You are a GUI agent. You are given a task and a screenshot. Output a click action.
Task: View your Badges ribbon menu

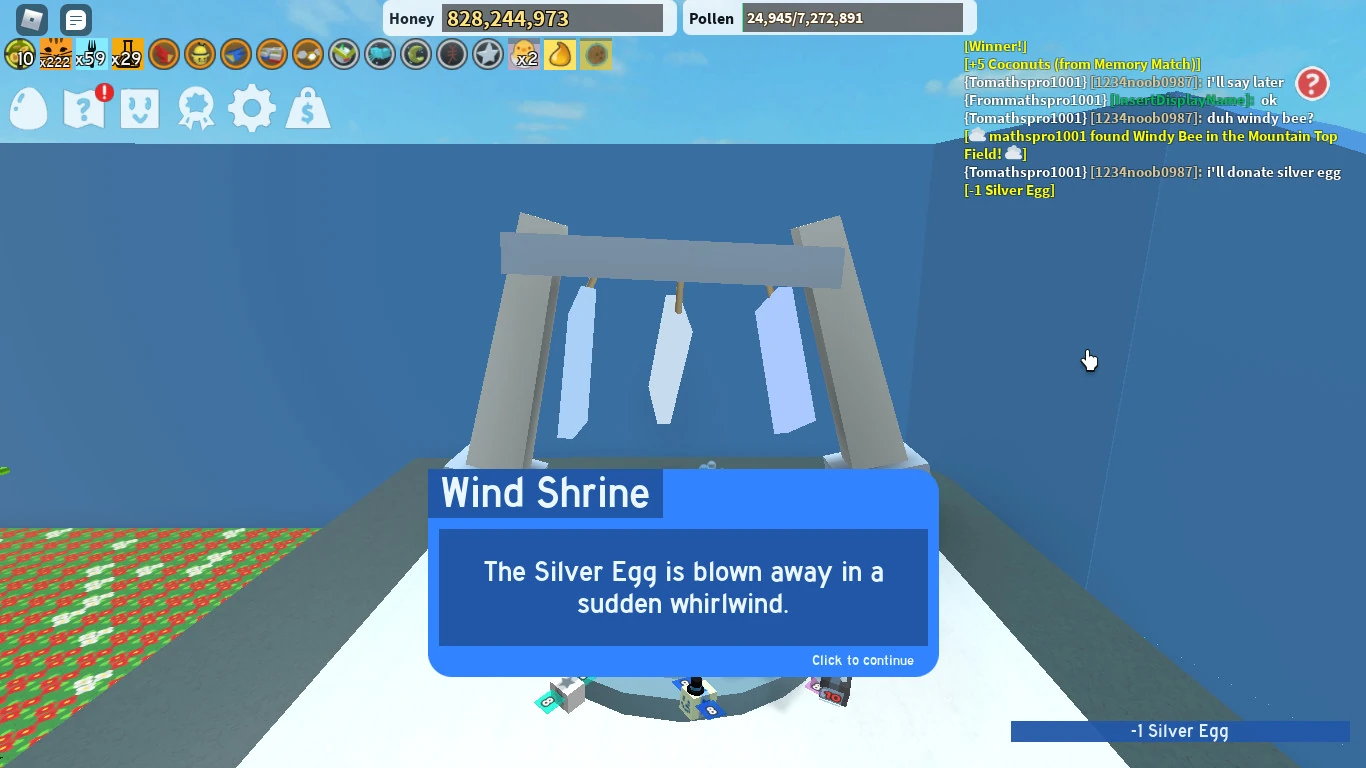click(x=196, y=108)
